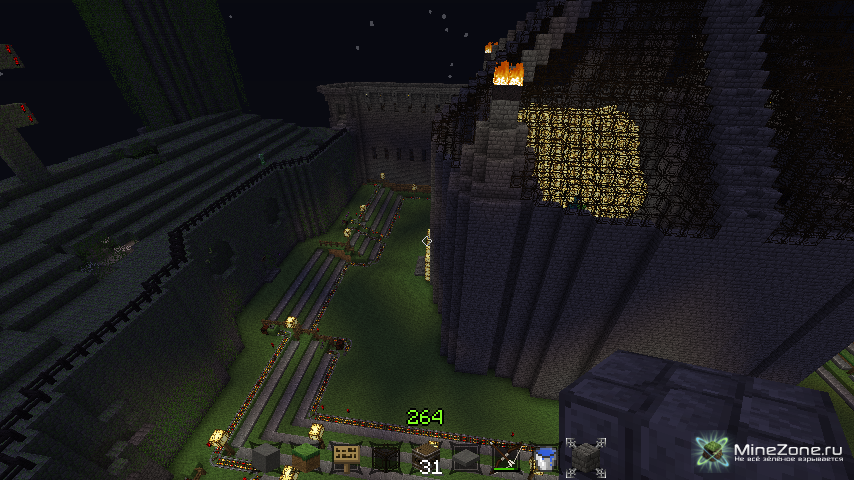
Task: Select the gray stone block hotbar slot
Action: click(265, 458)
